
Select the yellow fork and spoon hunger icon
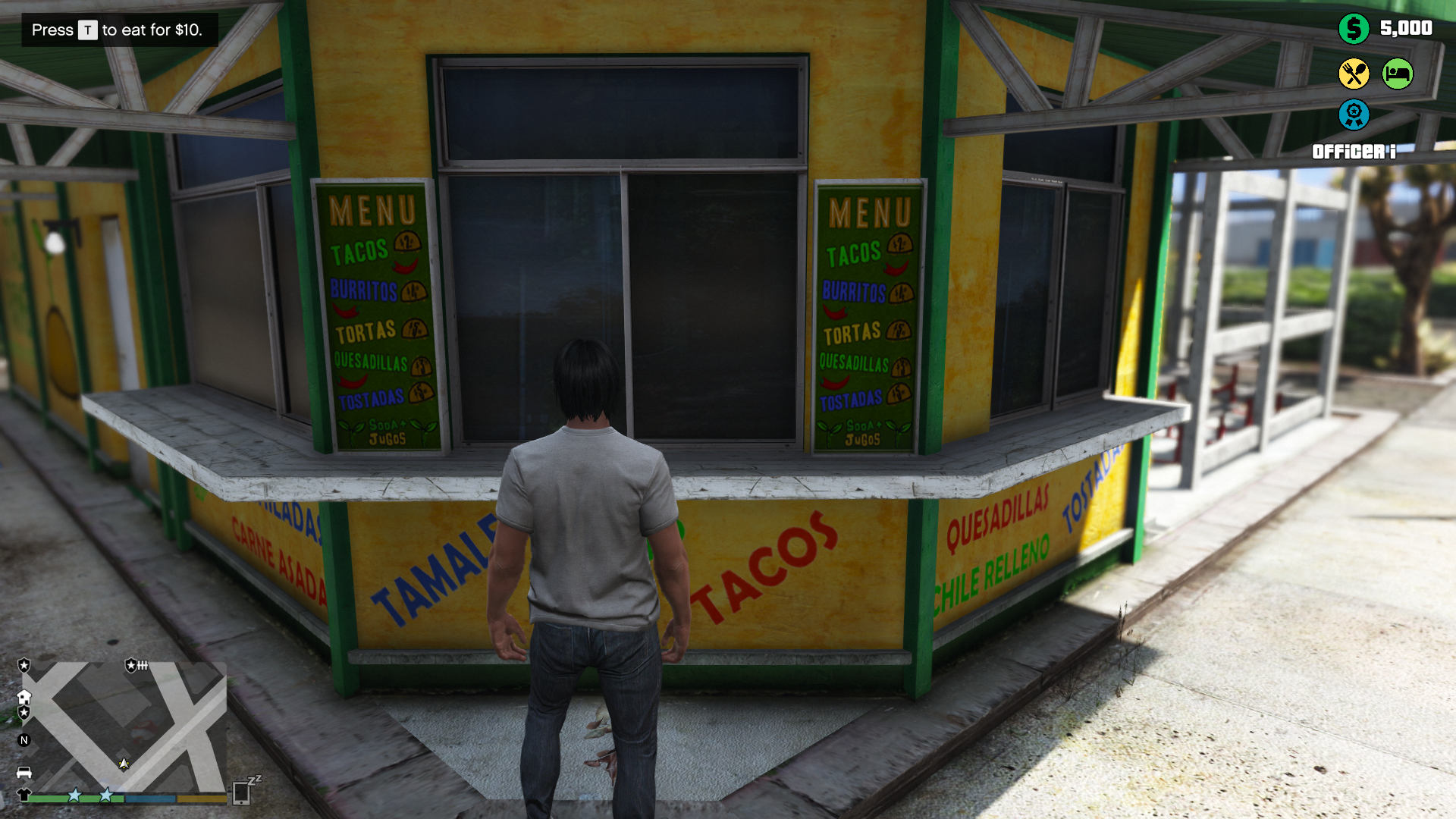coord(1354,74)
